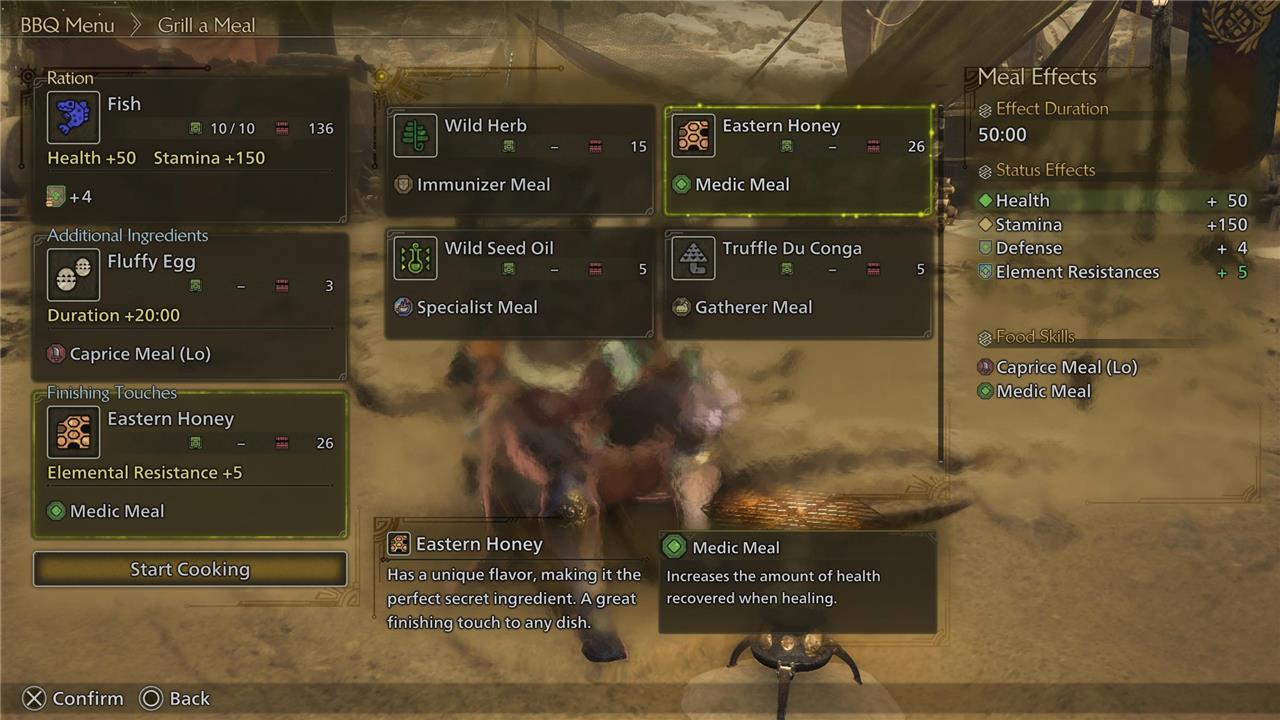Open the Finishing Touches slot
Screen dimensions: 1280x720
click(190, 465)
